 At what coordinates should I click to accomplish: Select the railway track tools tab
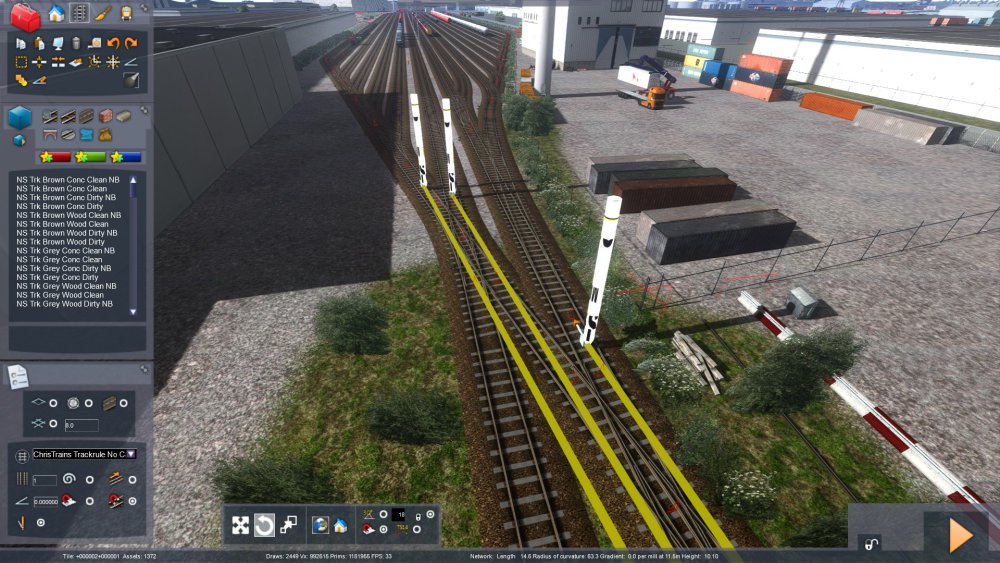pyautogui.click(x=79, y=13)
